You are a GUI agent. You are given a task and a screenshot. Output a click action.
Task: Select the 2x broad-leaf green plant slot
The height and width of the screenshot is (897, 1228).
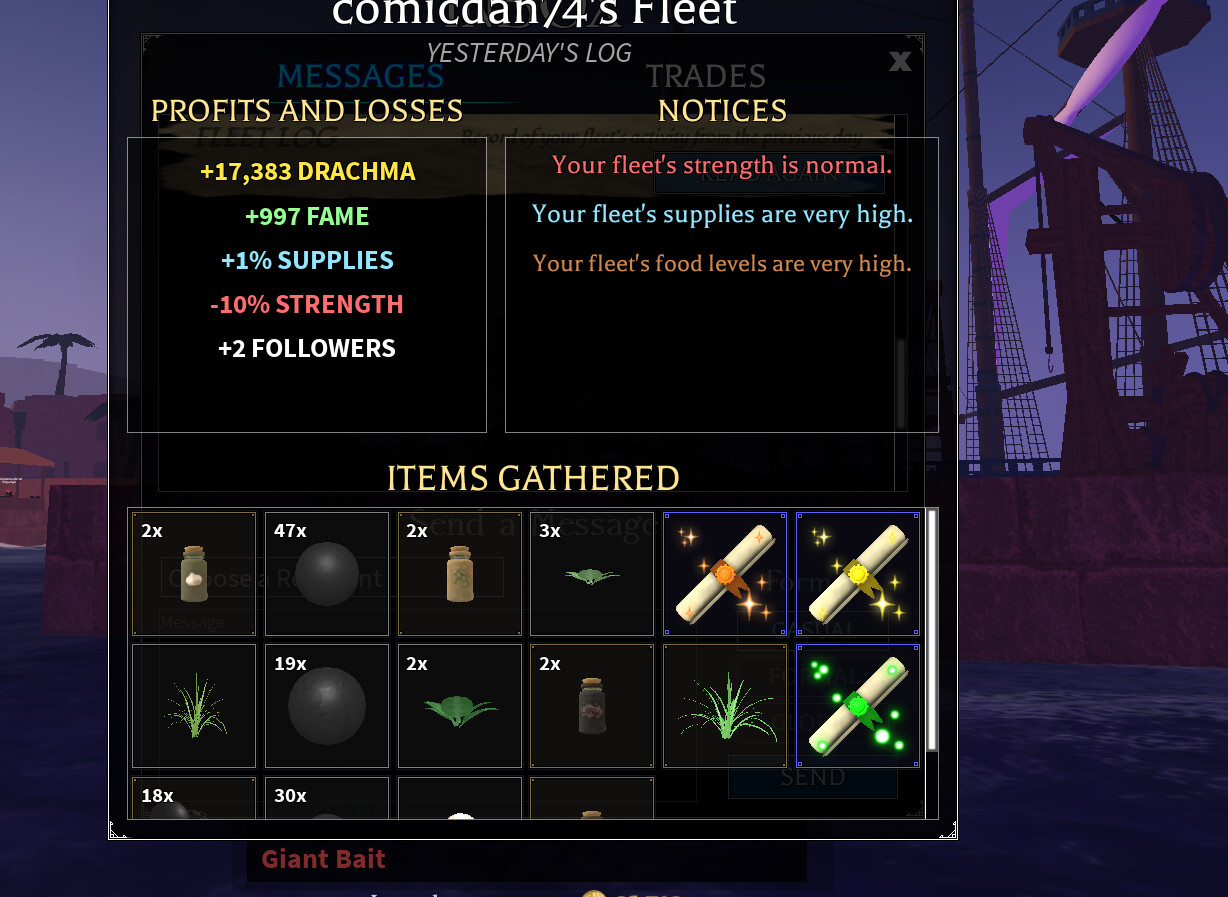[460, 706]
